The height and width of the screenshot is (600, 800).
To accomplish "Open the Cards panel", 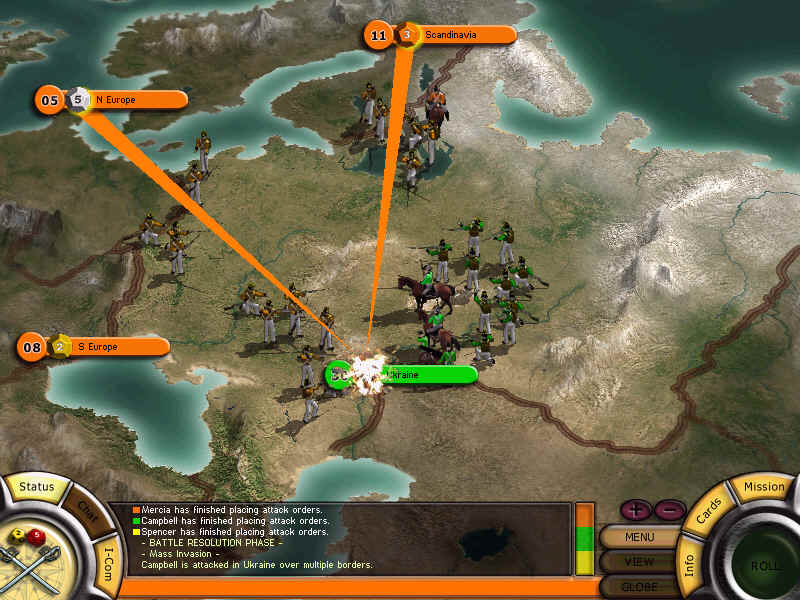I will tap(707, 511).
